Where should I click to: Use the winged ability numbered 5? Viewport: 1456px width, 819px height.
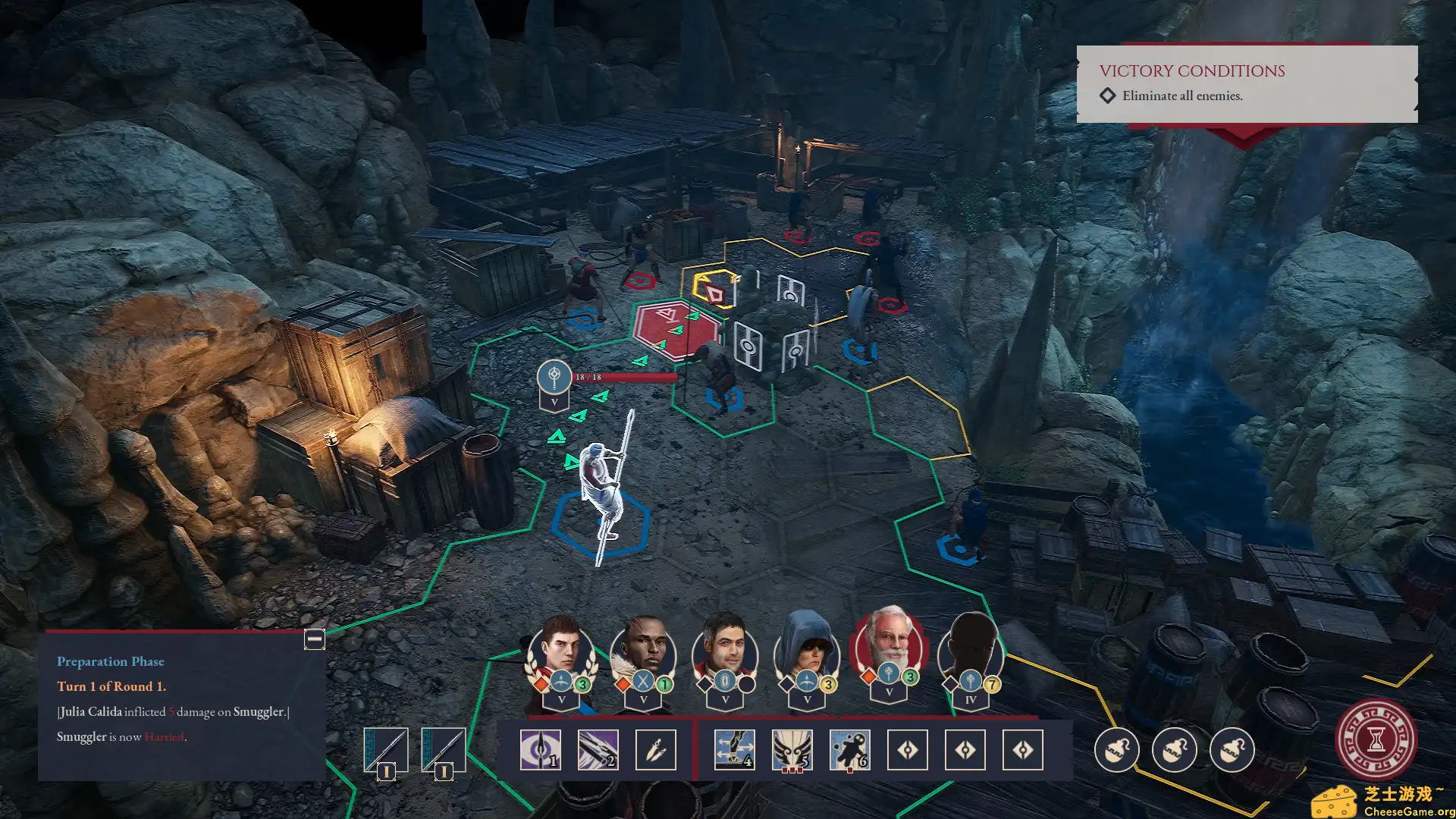pyautogui.click(x=792, y=750)
